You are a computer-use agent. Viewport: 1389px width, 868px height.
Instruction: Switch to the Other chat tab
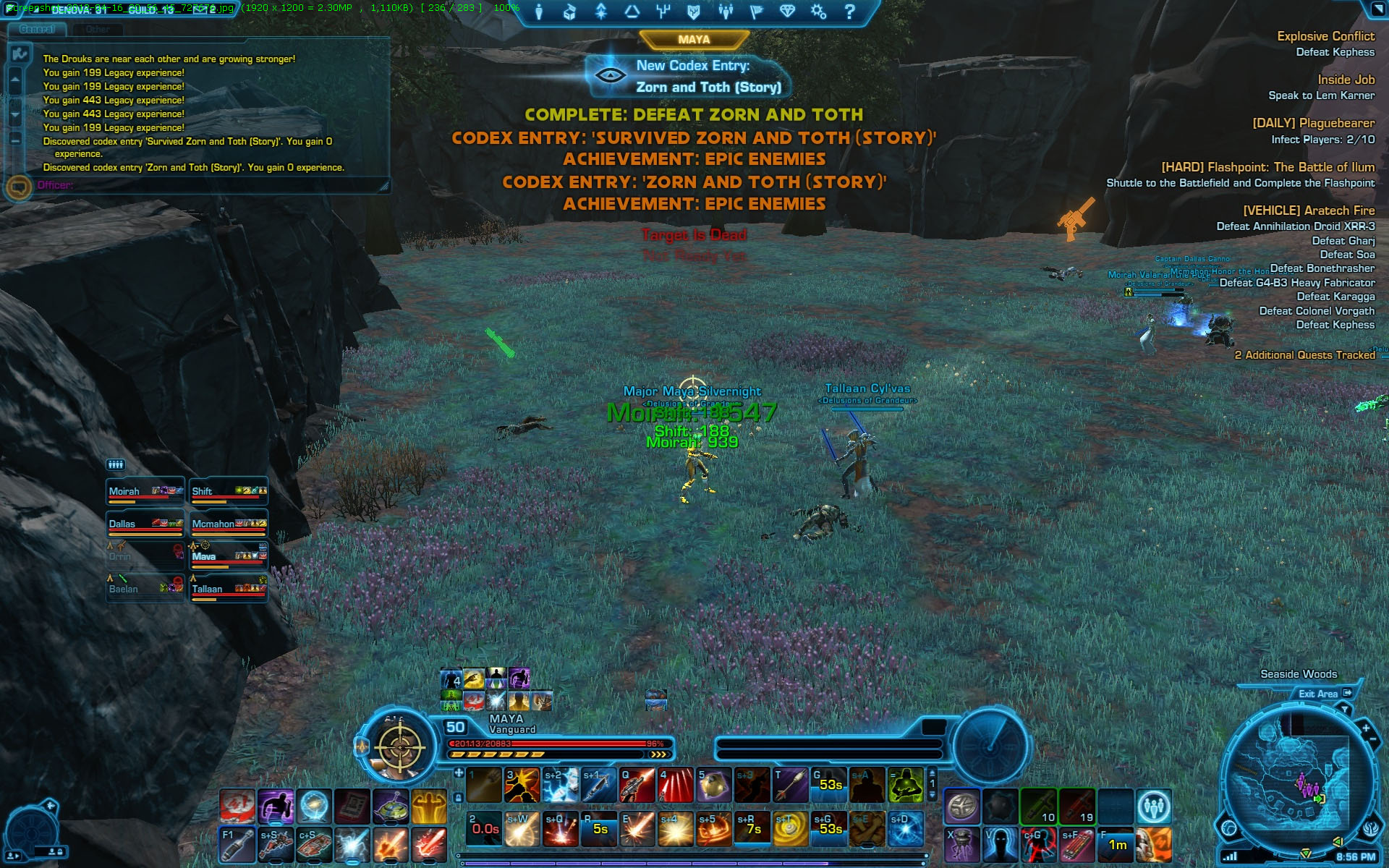pos(98,30)
